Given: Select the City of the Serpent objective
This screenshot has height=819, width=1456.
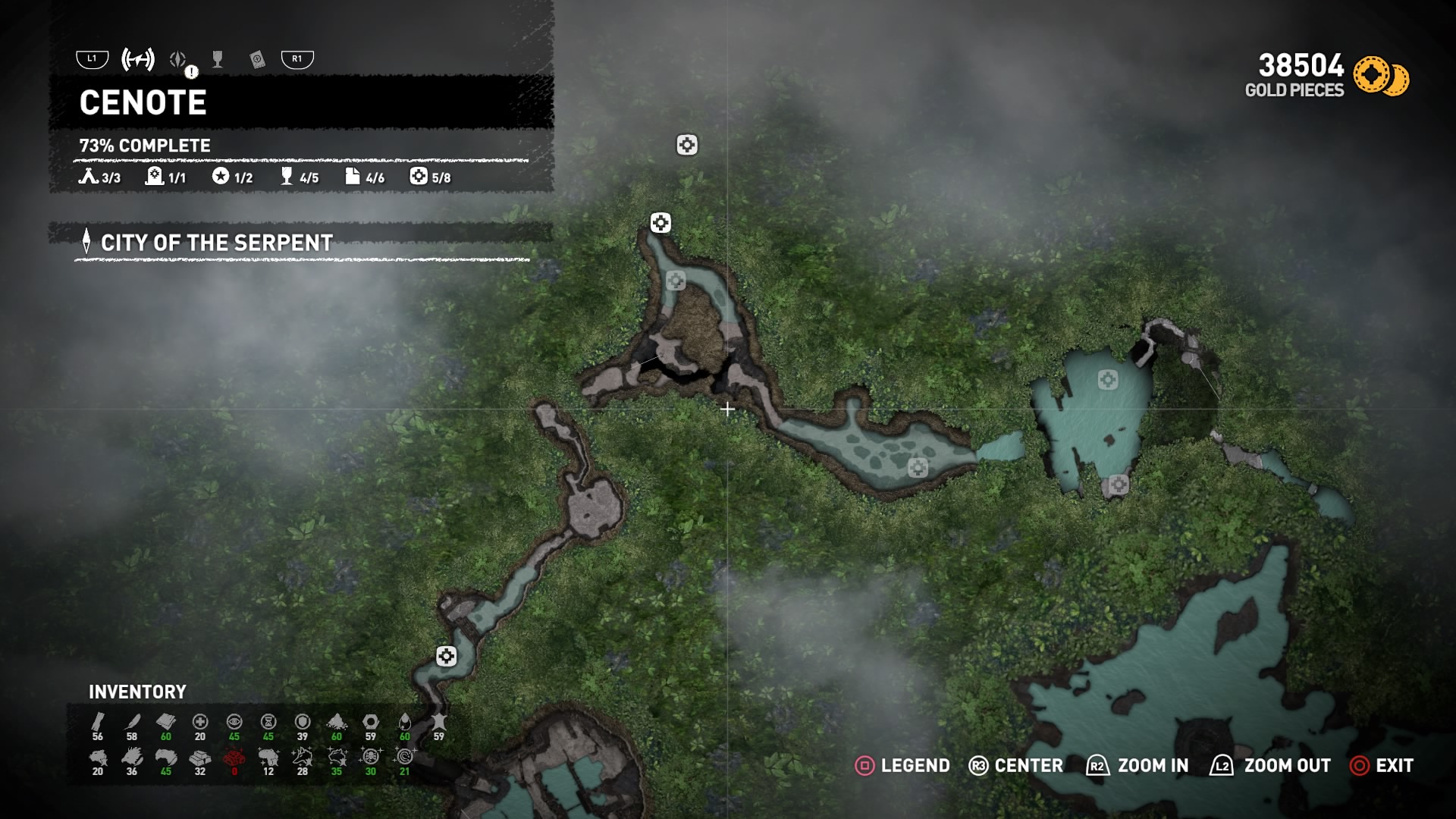Looking at the screenshot, I should pyautogui.click(x=216, y=243).
